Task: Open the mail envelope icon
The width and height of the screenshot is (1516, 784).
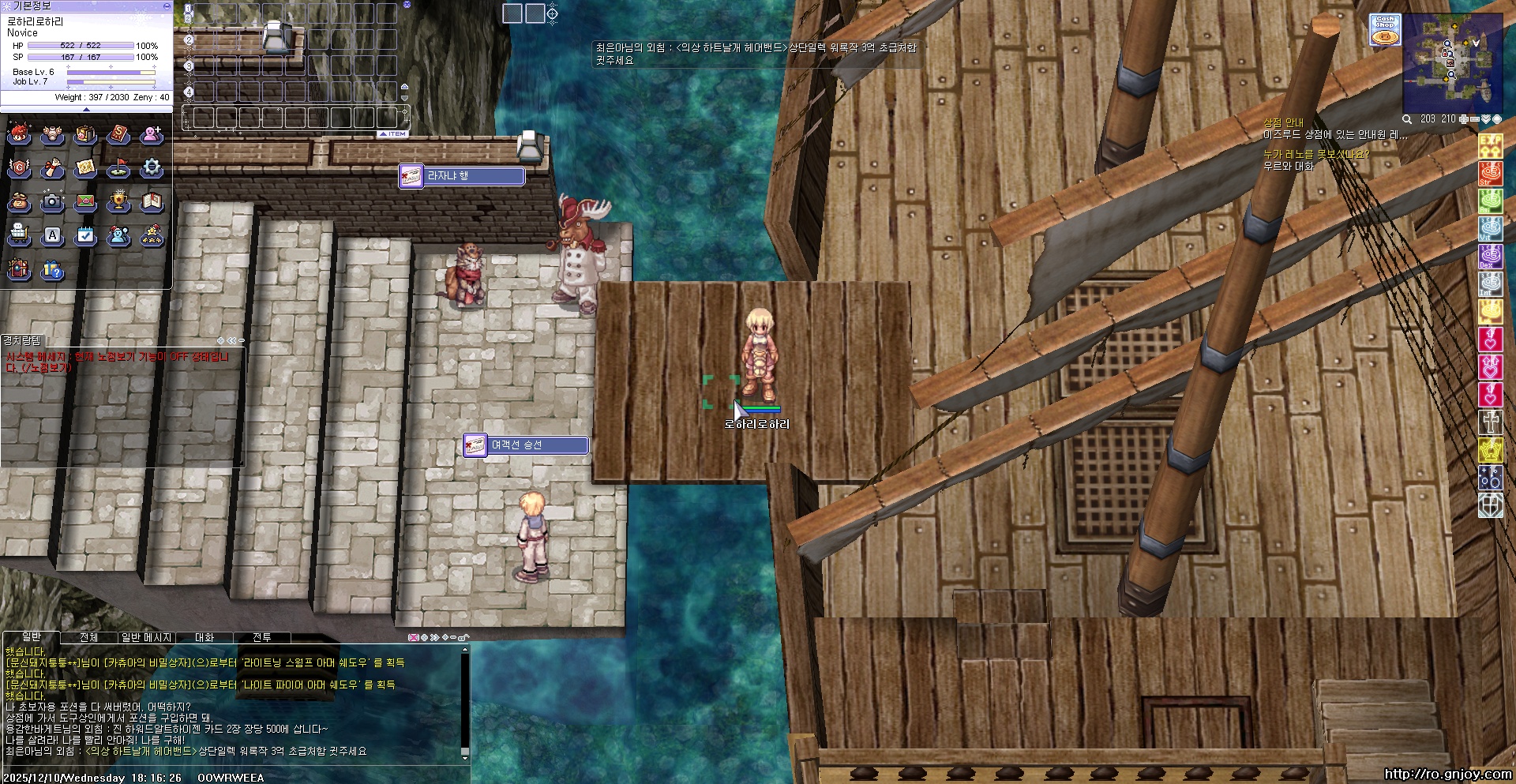Action: (x=85, y=201)
